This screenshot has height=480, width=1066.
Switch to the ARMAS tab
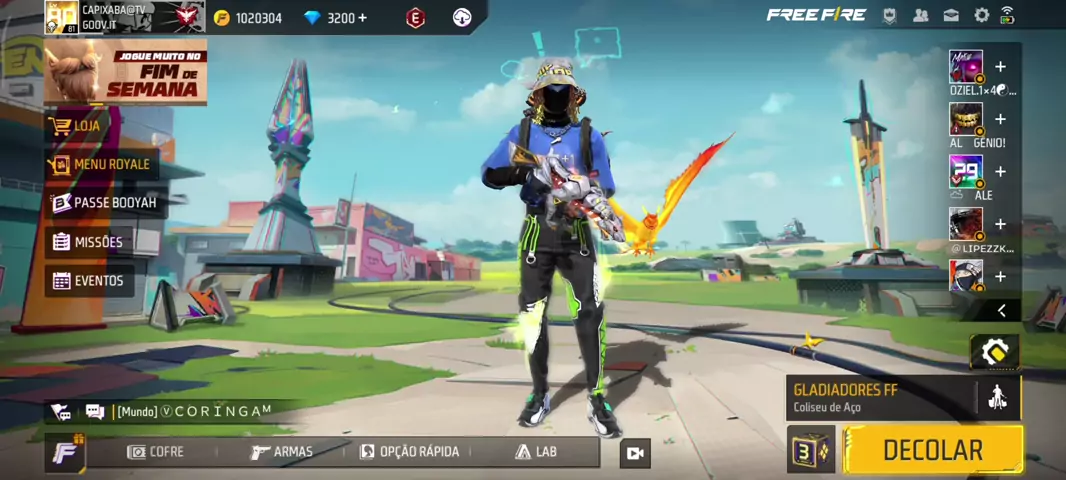click(281, 452)
